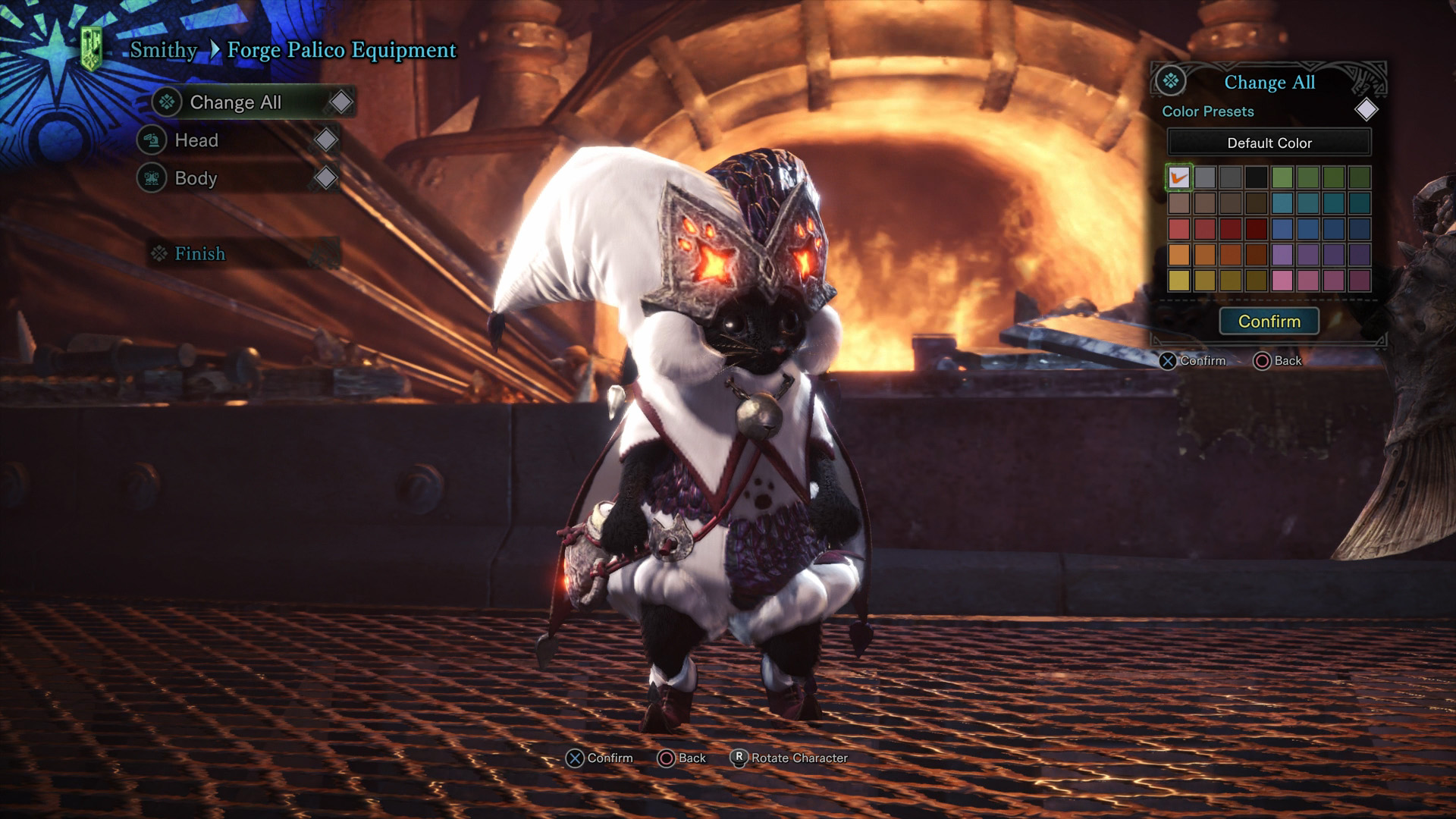Viewport: 1456px width, 819px height.
Task: Choose the Head equipment option
Action: point(196,140)
